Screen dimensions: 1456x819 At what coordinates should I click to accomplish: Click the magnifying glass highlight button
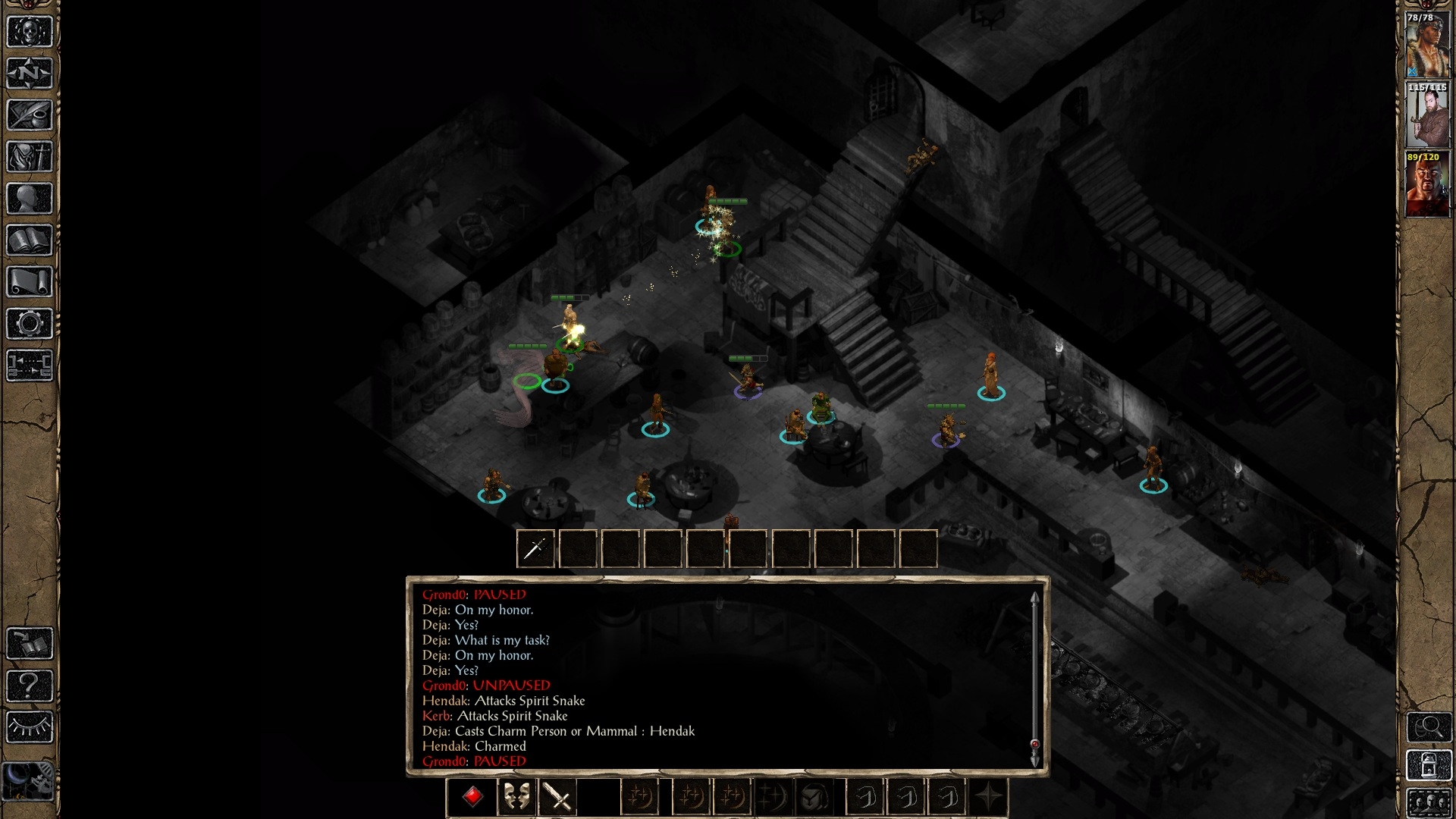tap(1429, 727)
